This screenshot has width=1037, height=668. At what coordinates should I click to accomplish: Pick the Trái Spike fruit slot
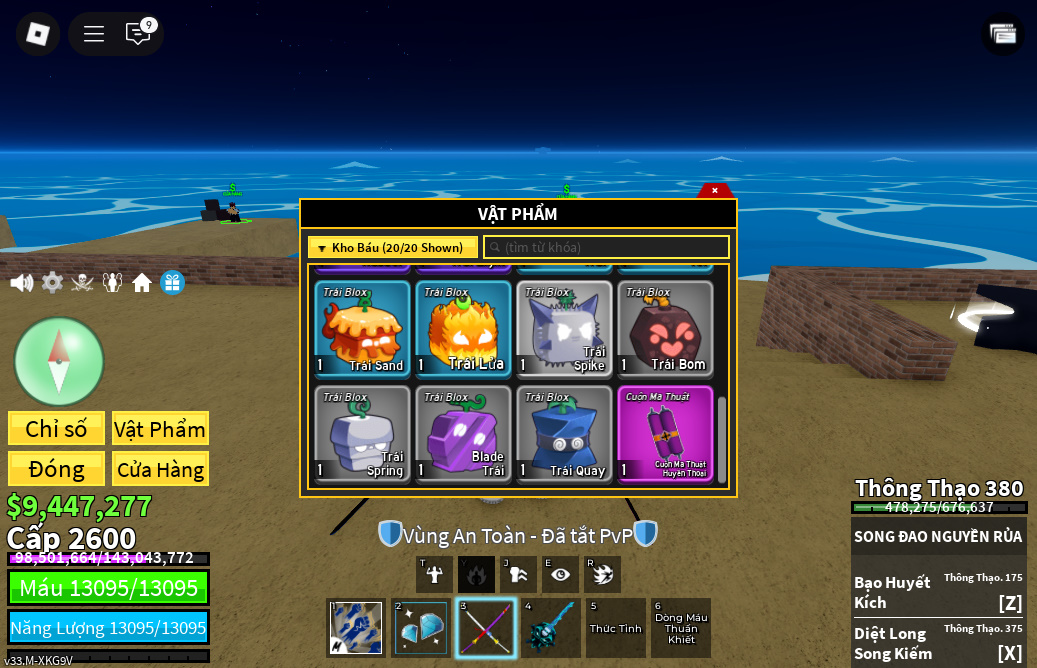point(564,328)
